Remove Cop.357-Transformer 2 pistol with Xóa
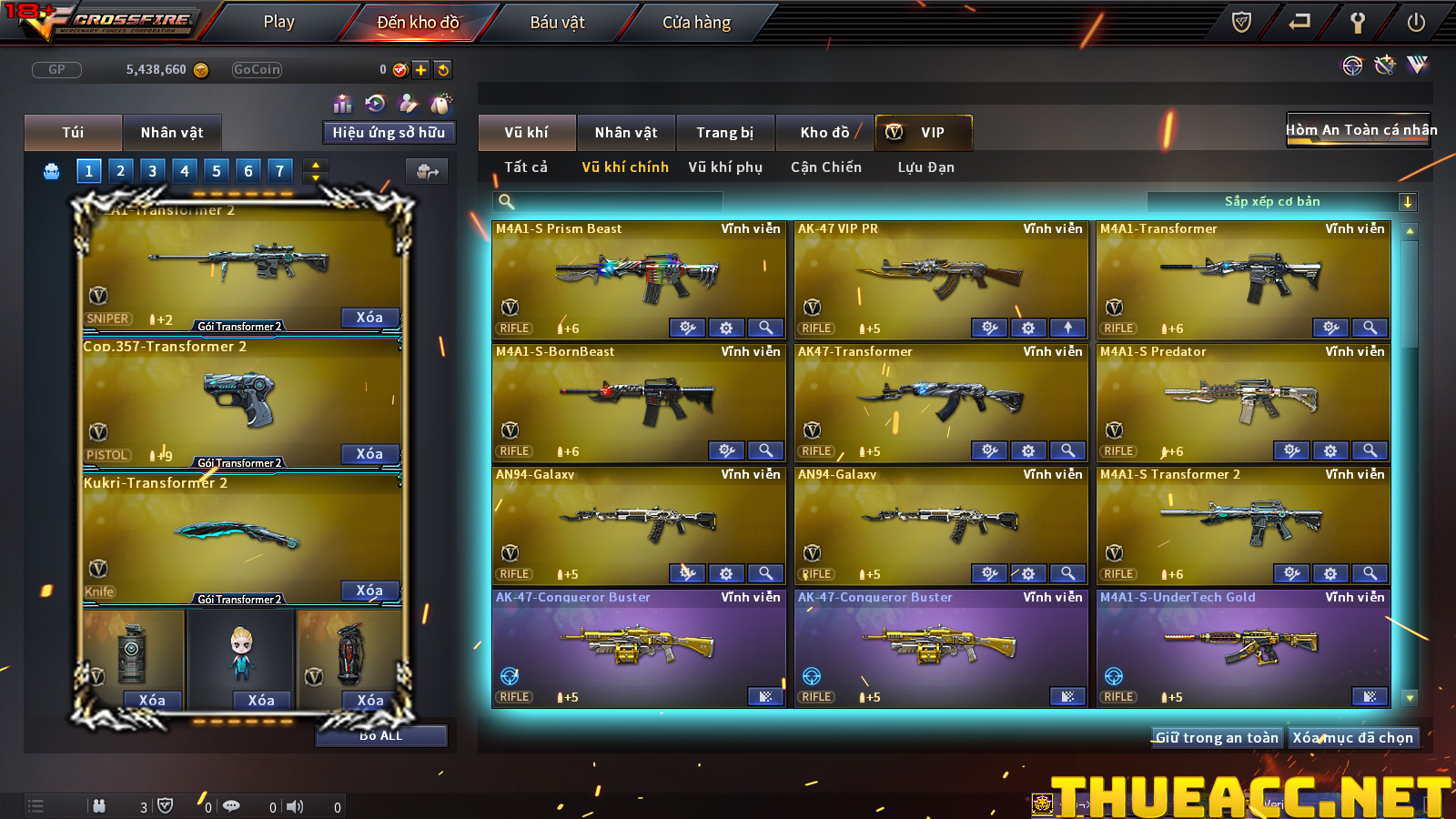 [x=369, y=454]
